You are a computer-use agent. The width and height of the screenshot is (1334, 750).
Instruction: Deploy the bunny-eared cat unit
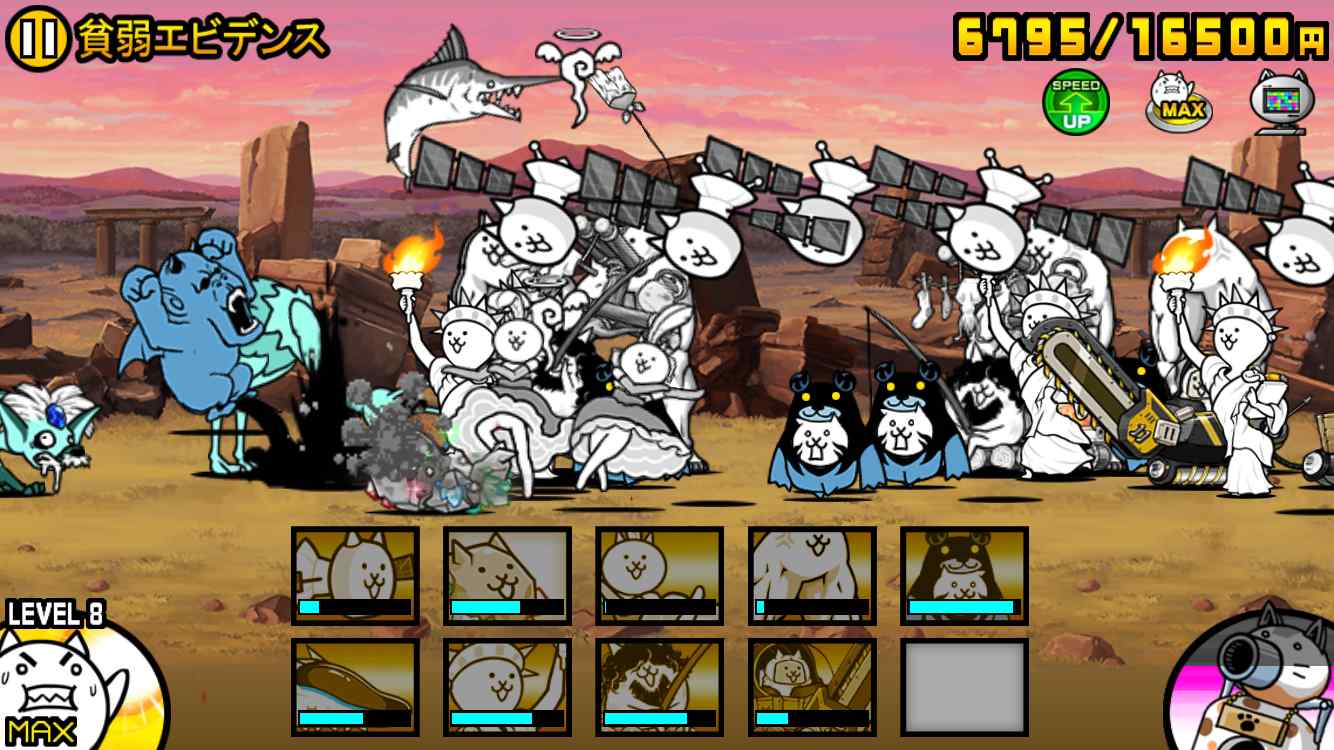(x=659, y=575)
